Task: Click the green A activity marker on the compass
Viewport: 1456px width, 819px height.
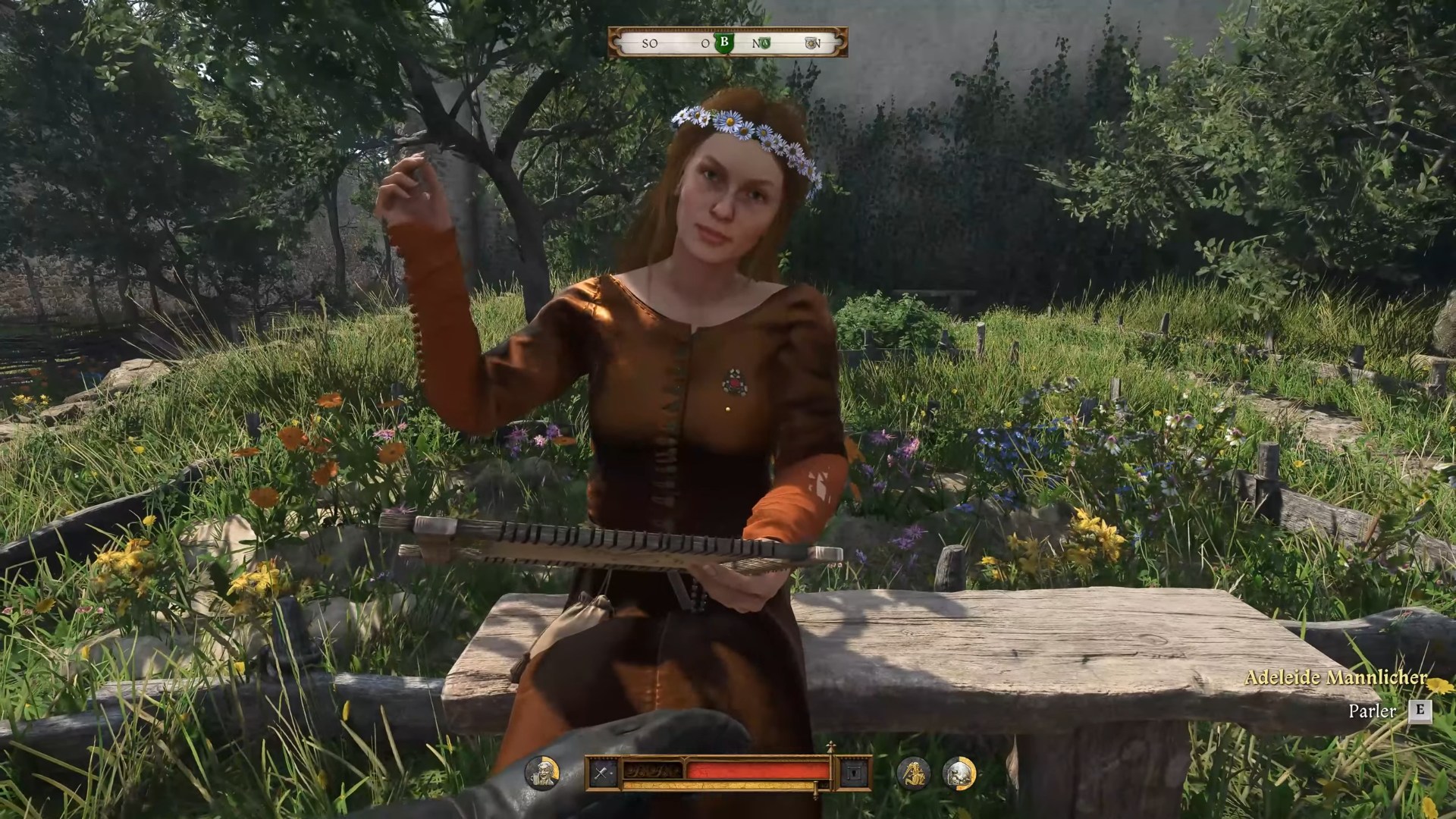Action: click(765, 42)
